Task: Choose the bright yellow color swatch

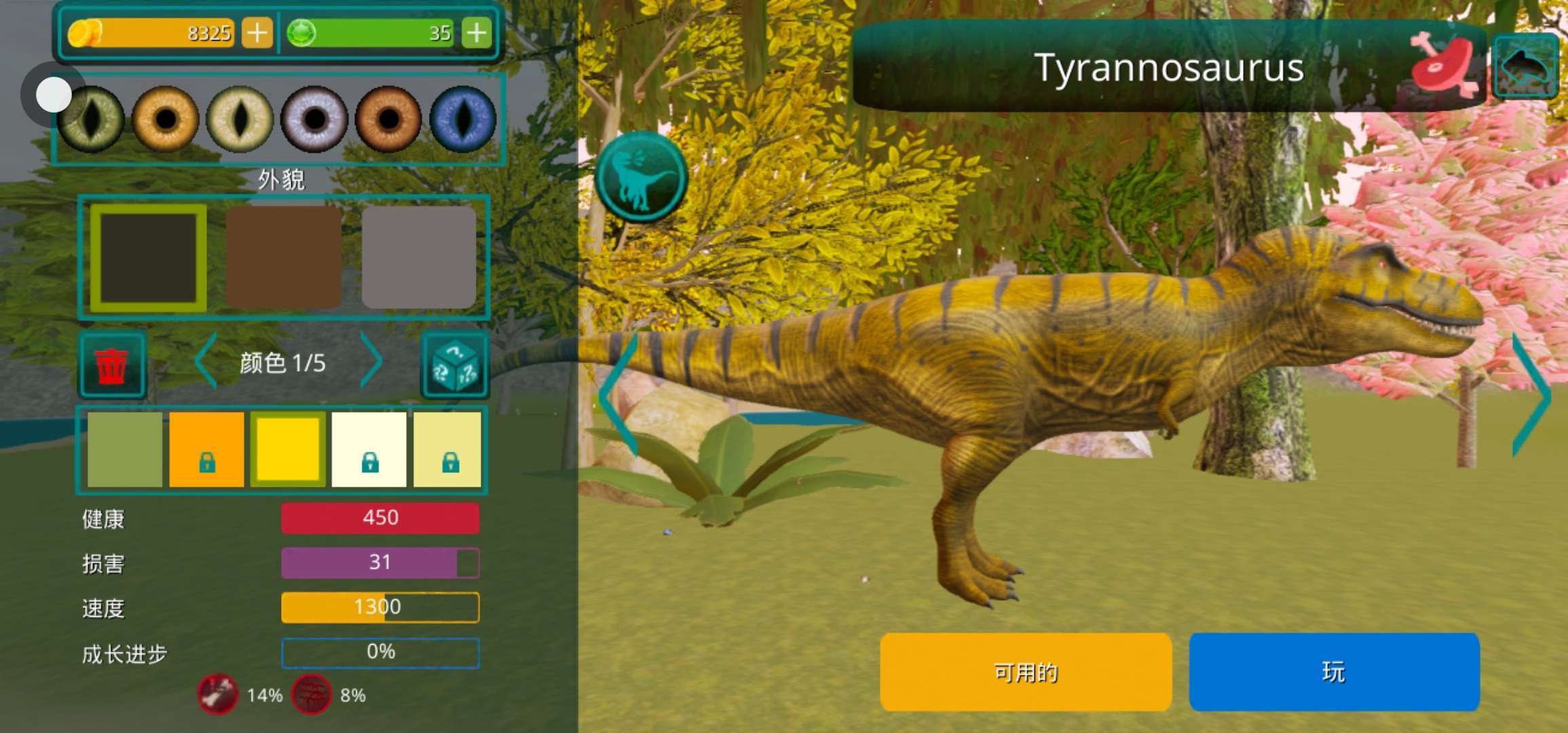Action: (288, 449)
